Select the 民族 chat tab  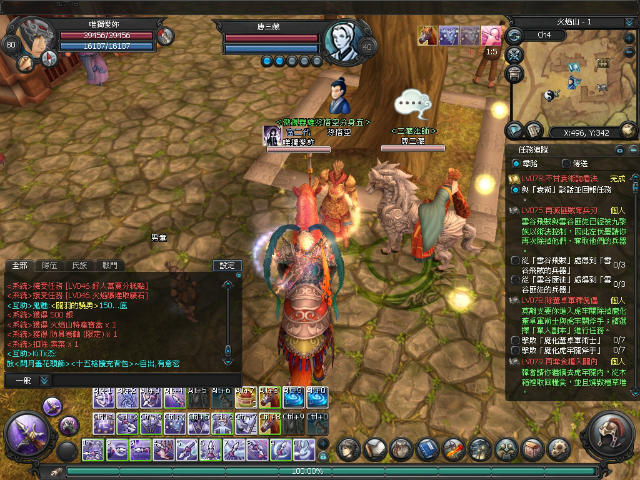point(80,265)
